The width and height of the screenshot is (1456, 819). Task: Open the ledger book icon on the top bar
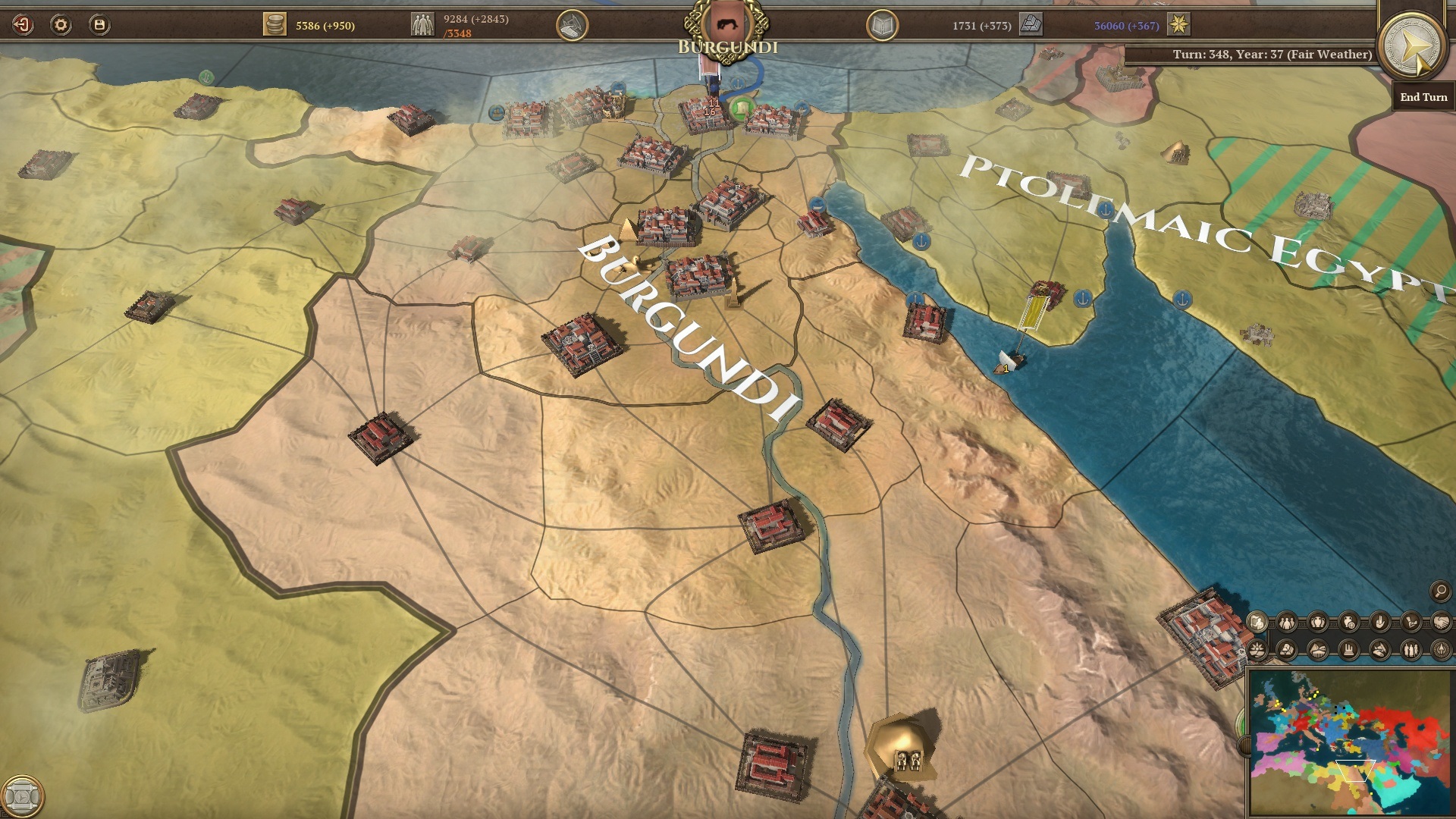point(881,24)
